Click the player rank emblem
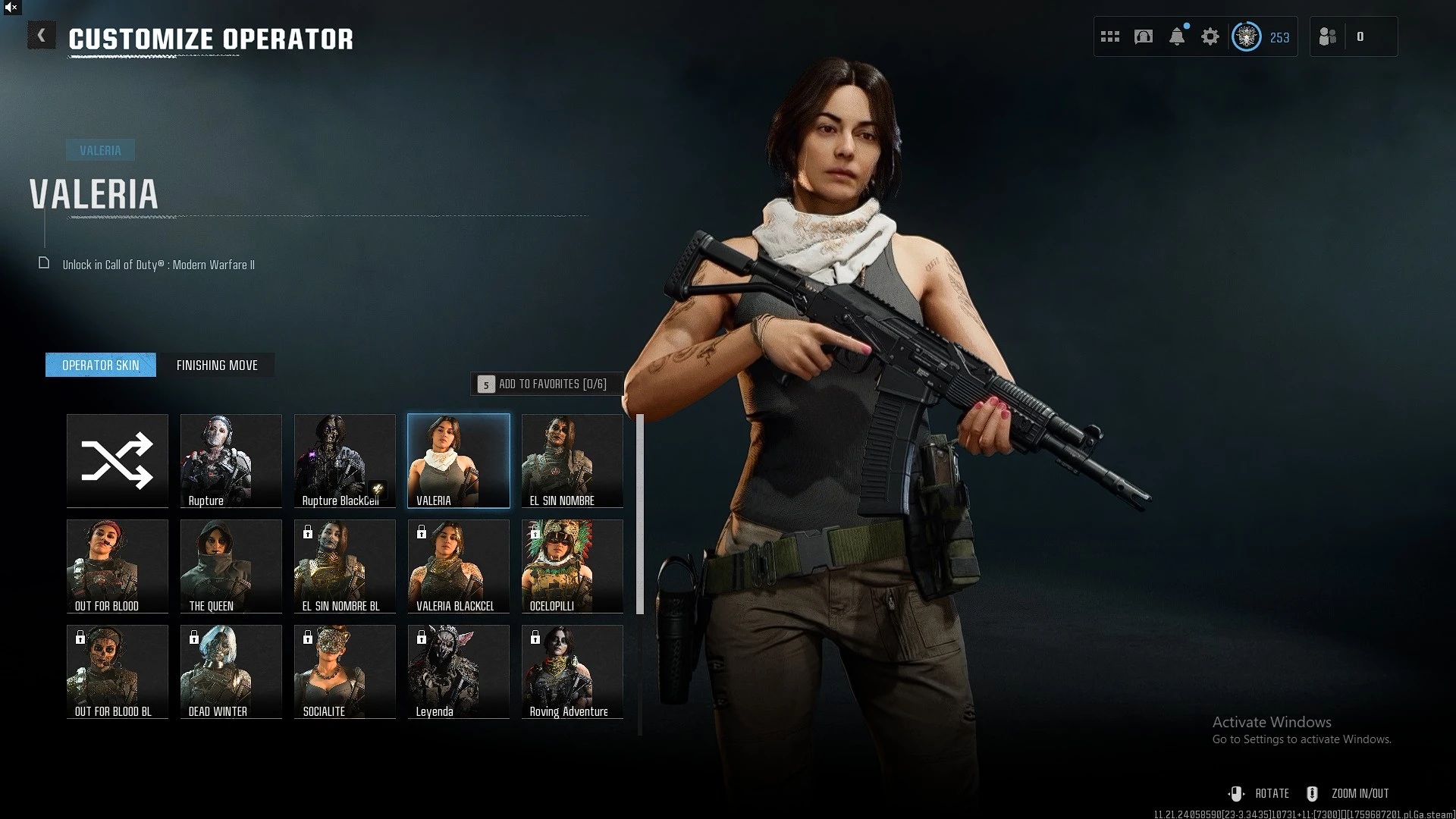This screenshot has height=819, width=1456. [x=1246, y=36]
